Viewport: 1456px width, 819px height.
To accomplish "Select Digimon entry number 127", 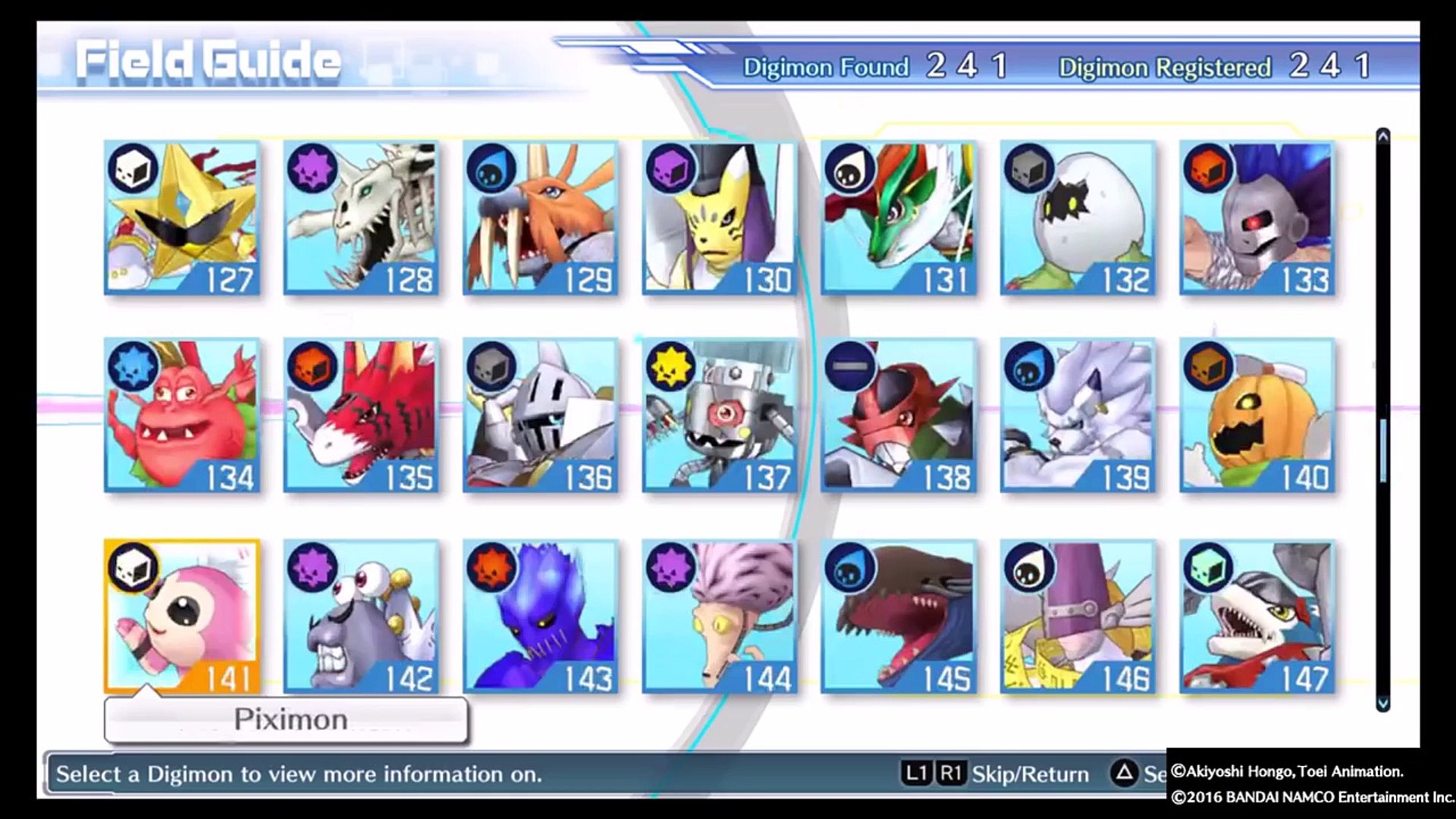I will pos(182,218).
